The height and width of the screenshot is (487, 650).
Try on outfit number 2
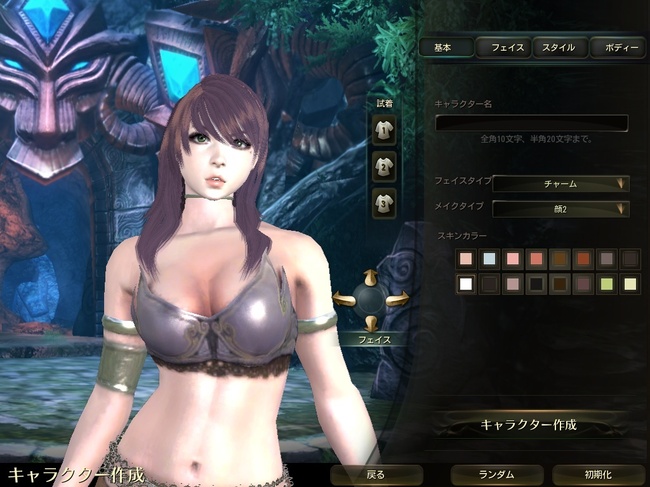[384, 166]
